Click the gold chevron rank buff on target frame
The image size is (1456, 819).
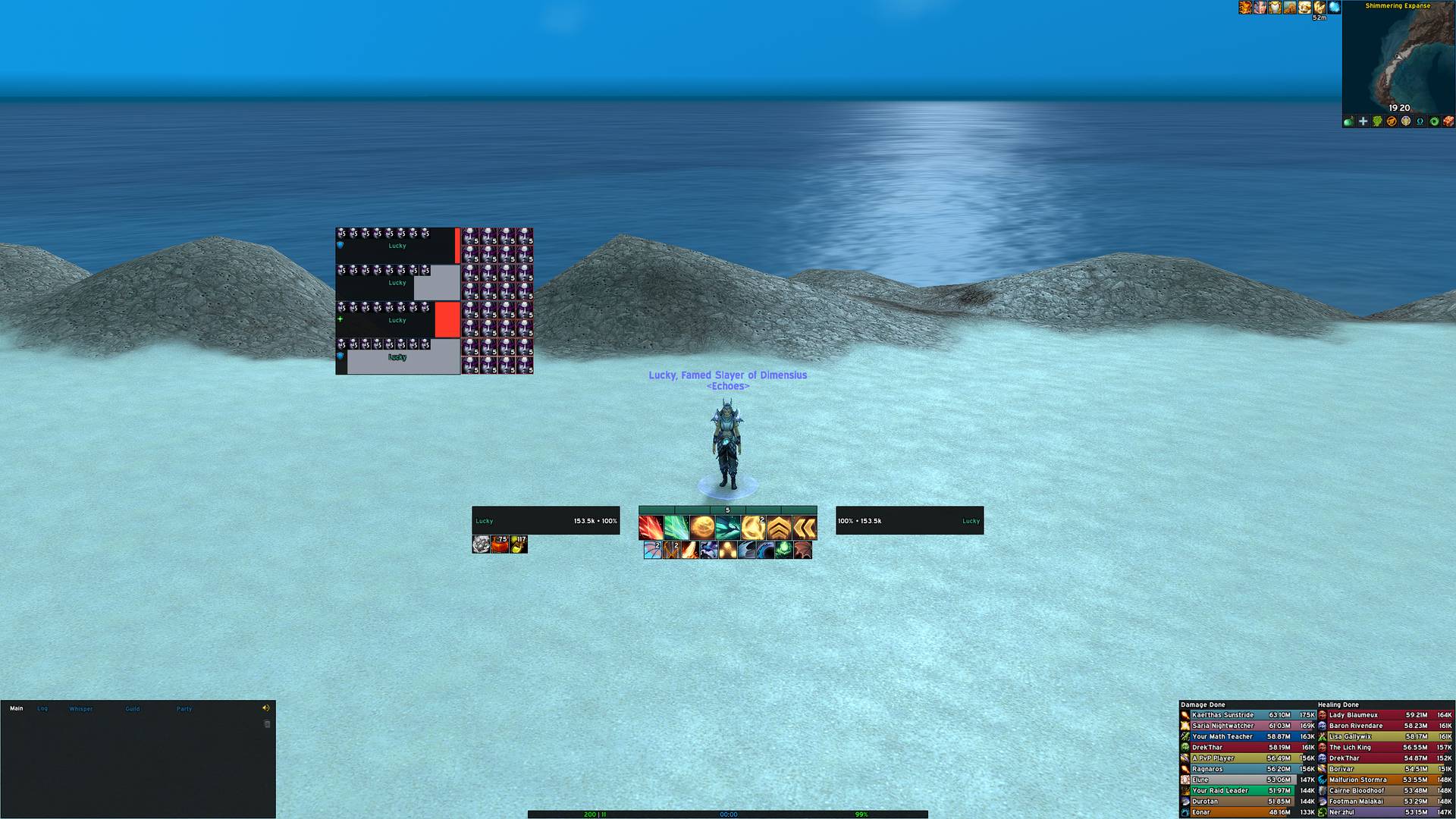(x=779, y=527)
